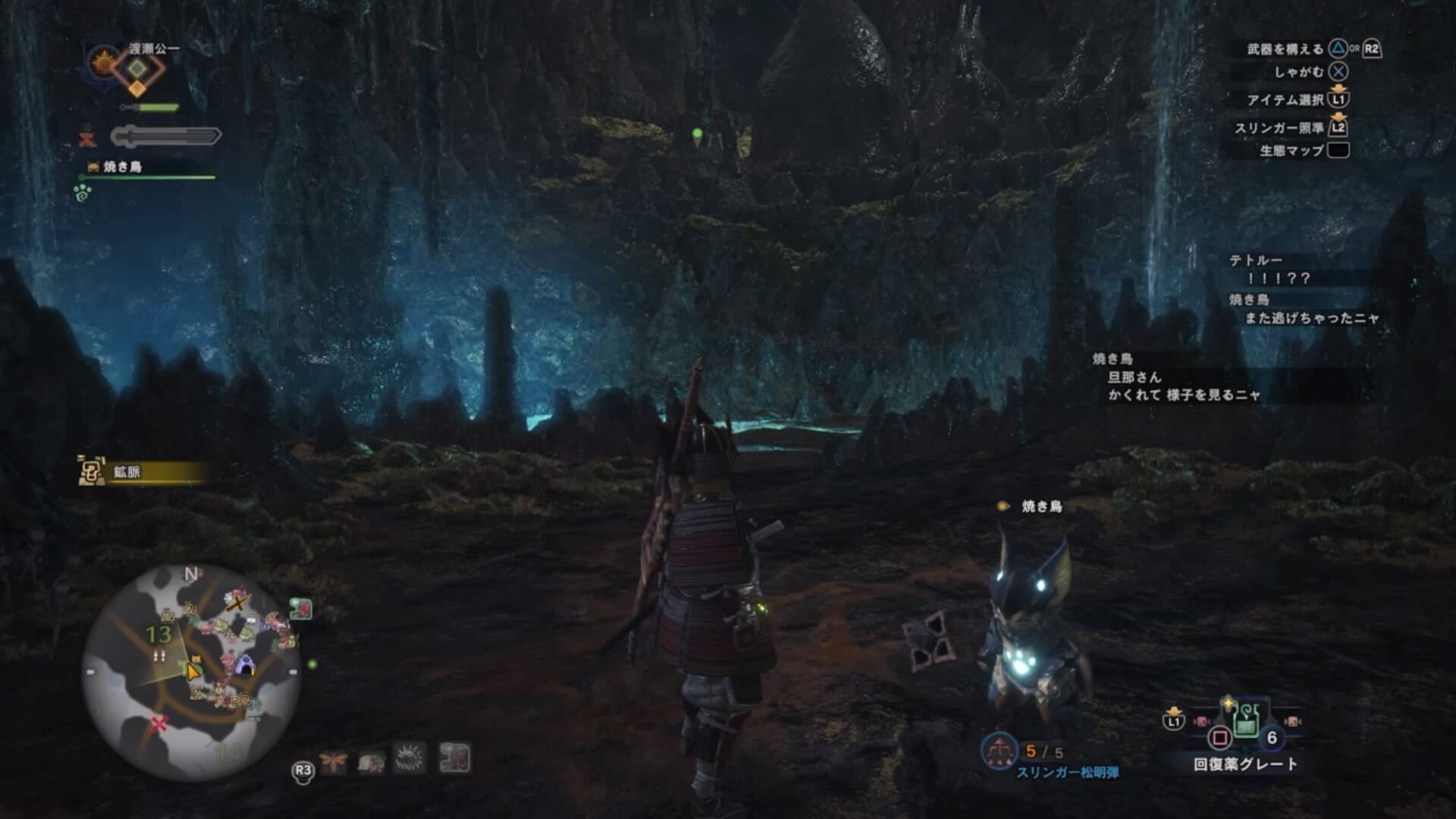Click the orange moth tracking icon
Screen dimensions: 1456x819
[333, 760]
